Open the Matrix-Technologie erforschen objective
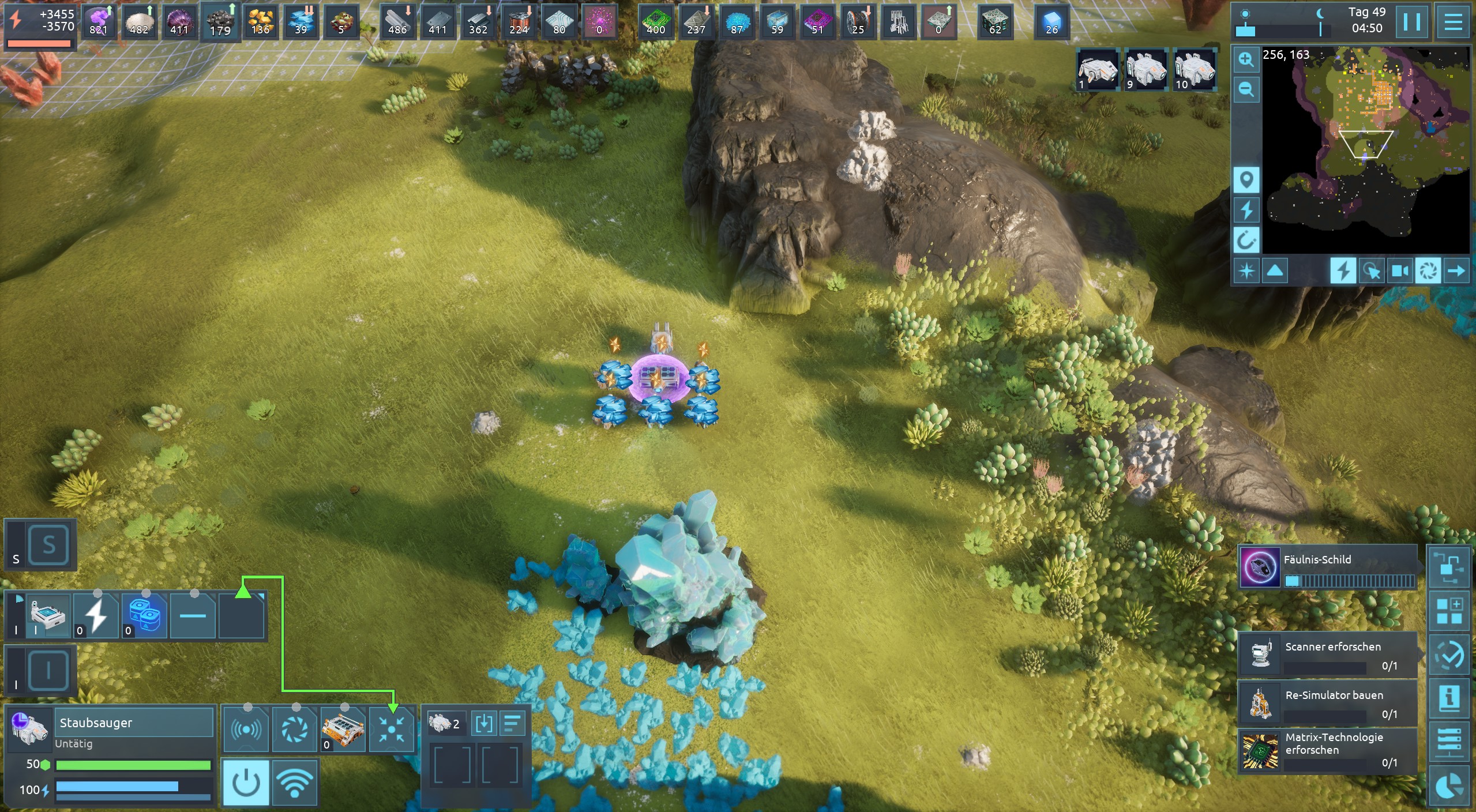This screenshot has height=812, width=1476. coord(1327,751)
